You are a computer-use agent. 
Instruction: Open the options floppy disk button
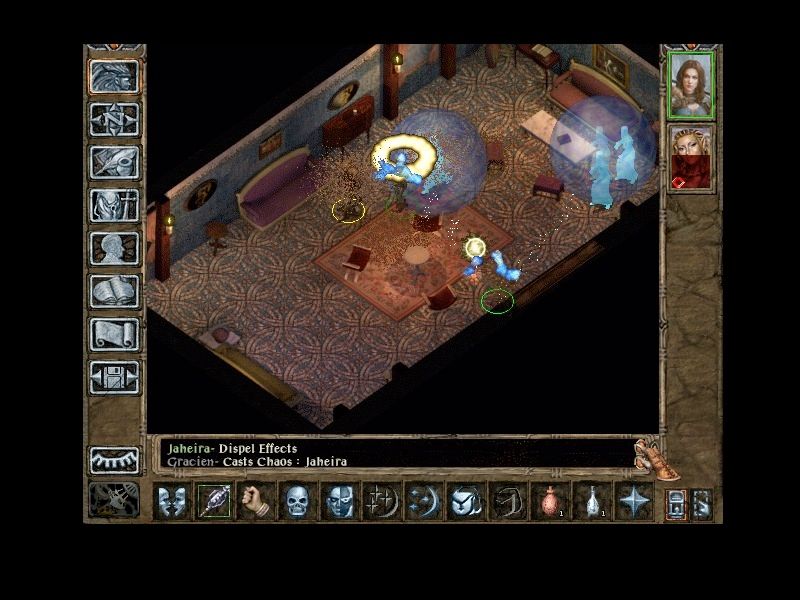coord(114,377)
